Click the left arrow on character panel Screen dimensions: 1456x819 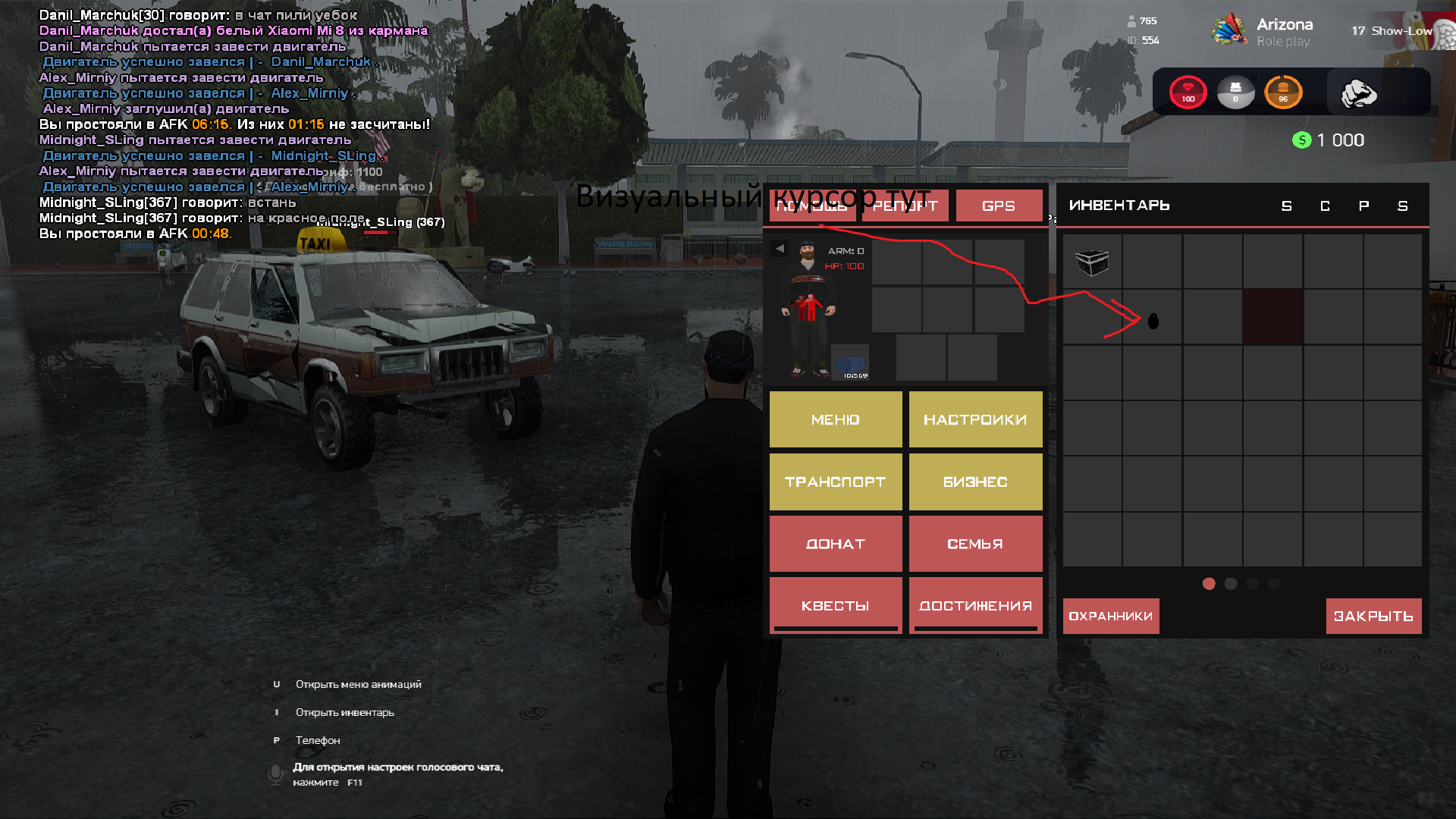[780, 249]
